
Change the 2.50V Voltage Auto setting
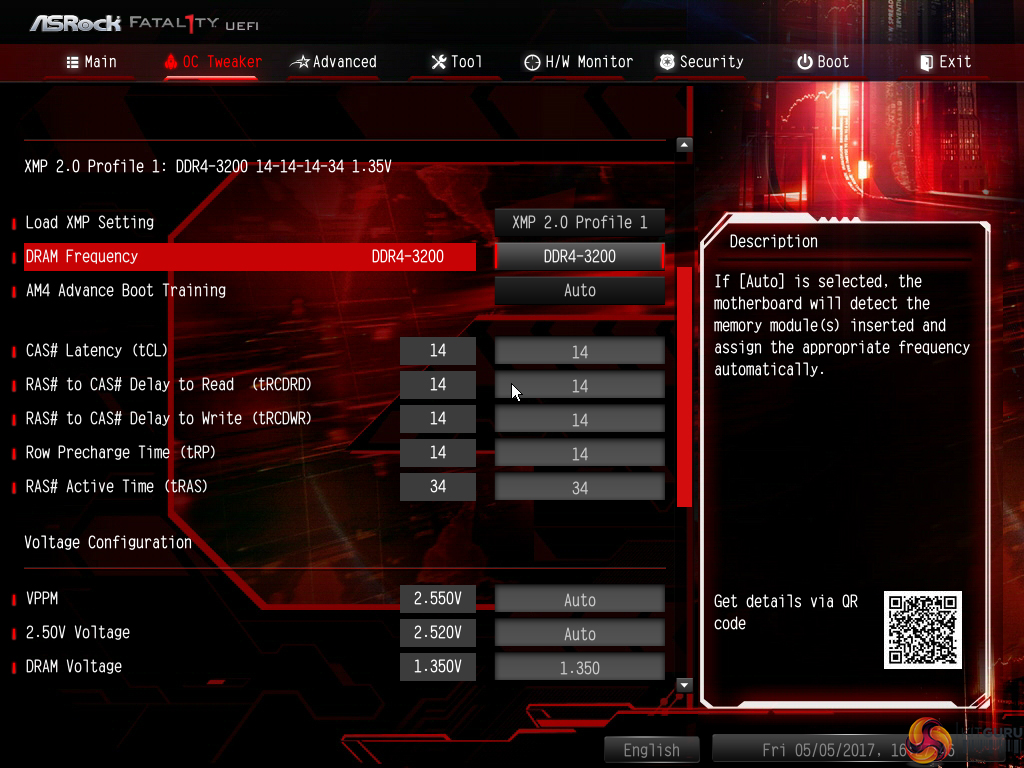(580, 633)
